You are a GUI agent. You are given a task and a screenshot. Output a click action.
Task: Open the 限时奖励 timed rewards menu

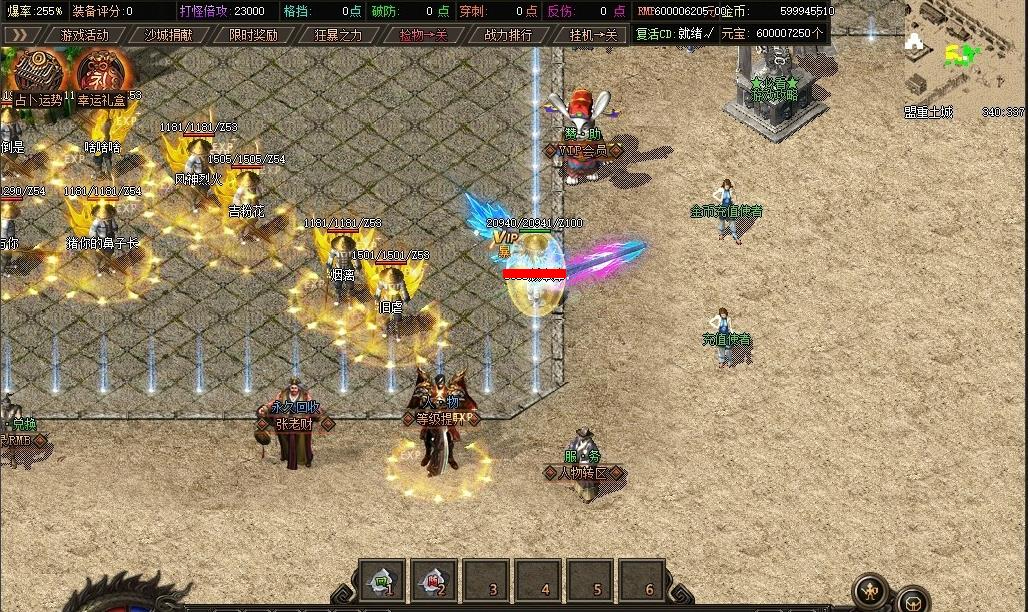pos(253,35)
